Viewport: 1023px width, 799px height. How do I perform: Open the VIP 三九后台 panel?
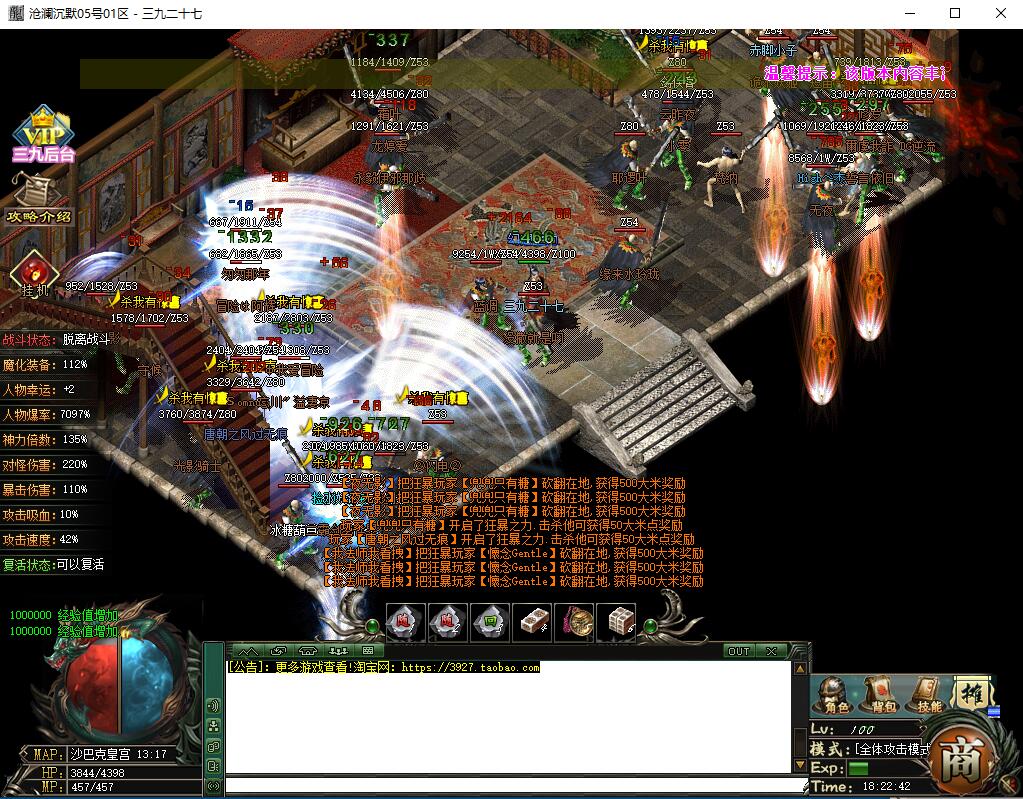[x=44, y=133]
